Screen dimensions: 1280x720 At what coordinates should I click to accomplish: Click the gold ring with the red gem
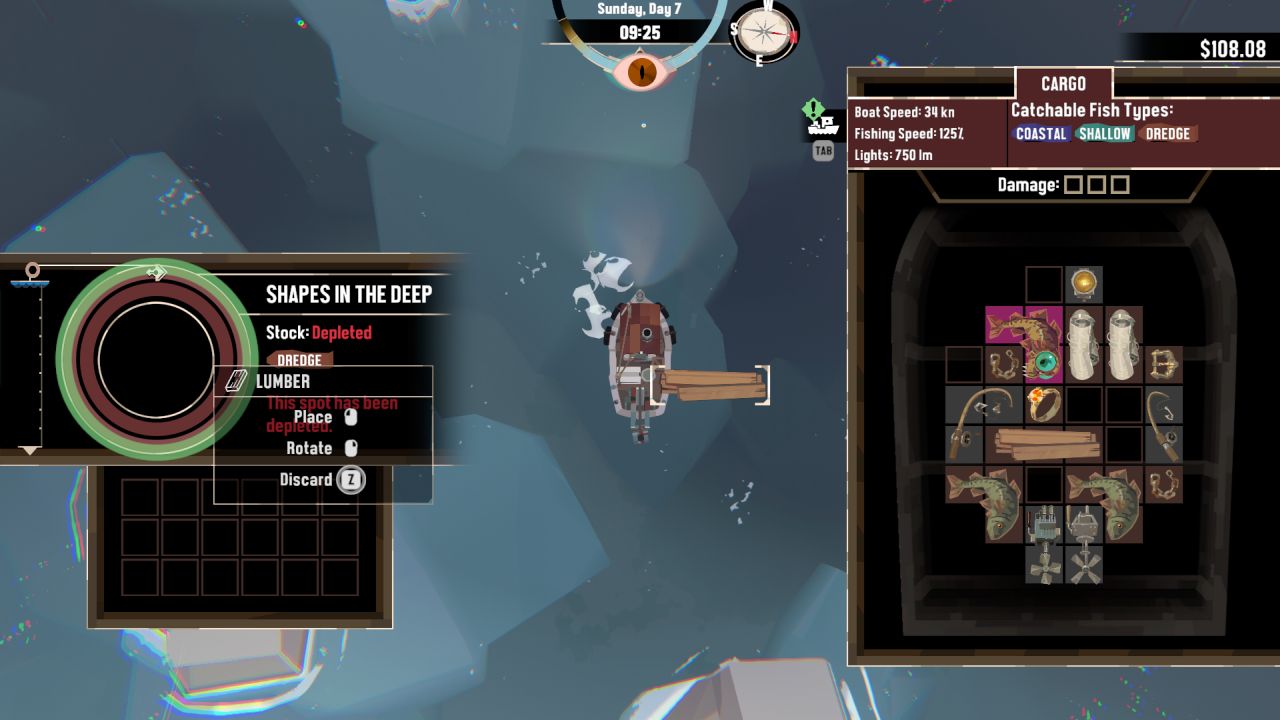pyautogui.click(x=1043, y=404)
